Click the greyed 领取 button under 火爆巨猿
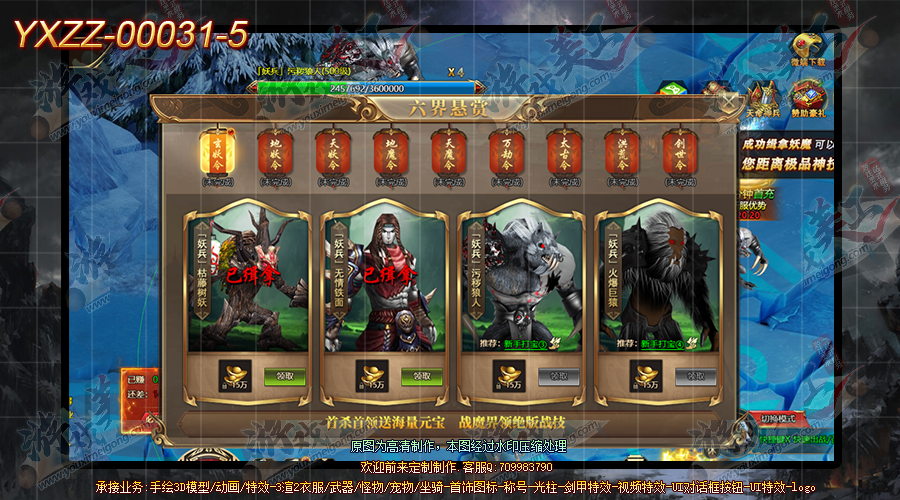Viewport: 900px width, 500px height. [695, 376]
